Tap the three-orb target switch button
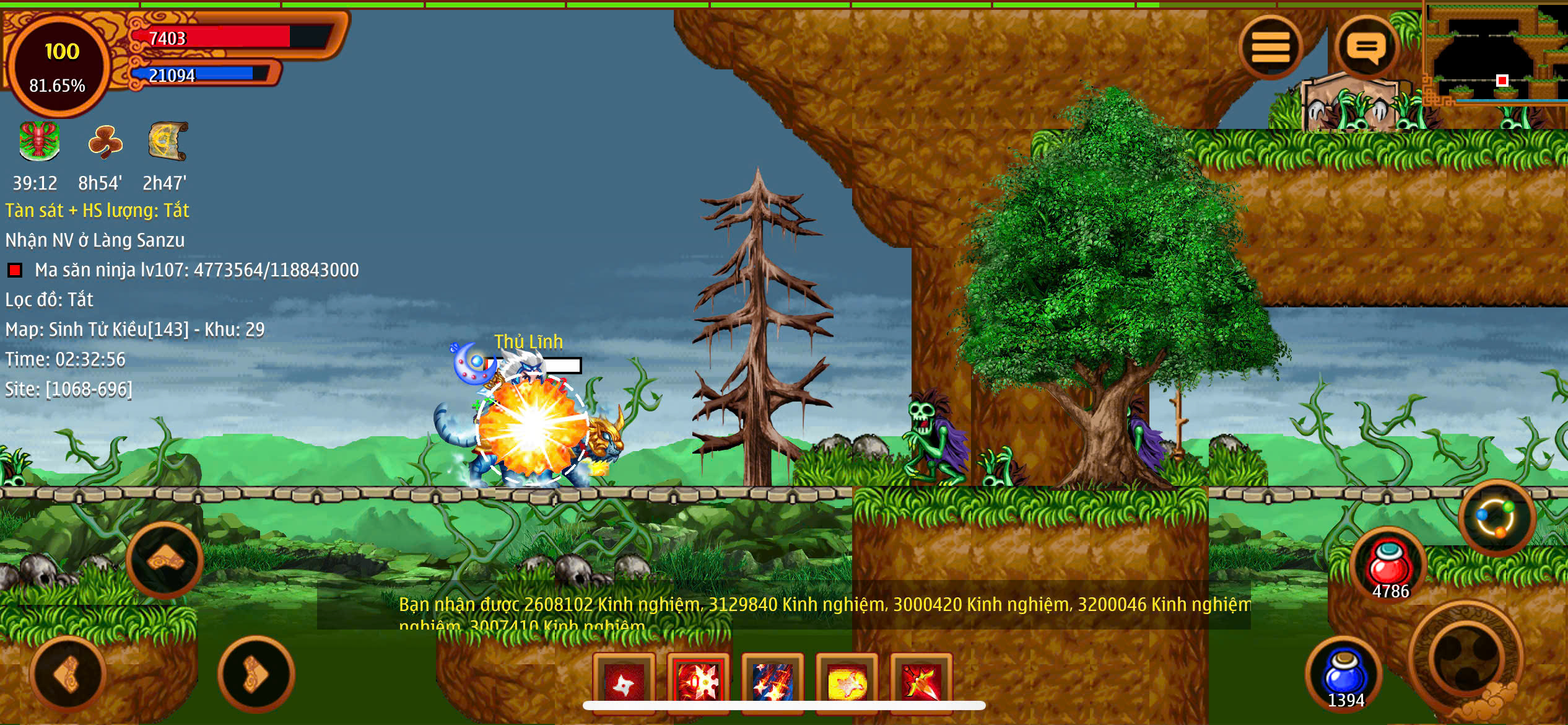The height and width of the screenshot is (725, 1568). (1497, 517)
